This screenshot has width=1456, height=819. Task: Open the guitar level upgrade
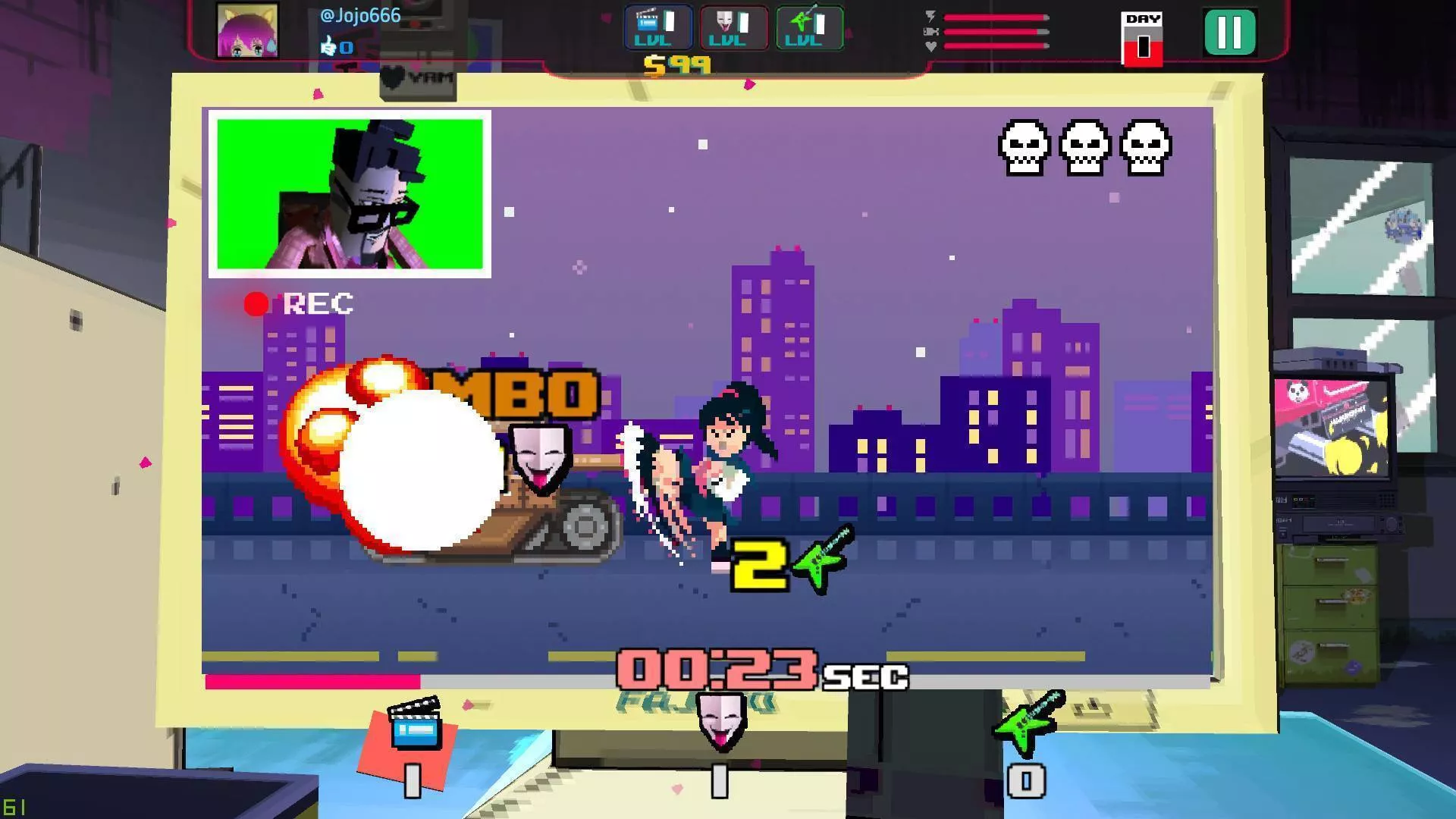coord(809,28)
